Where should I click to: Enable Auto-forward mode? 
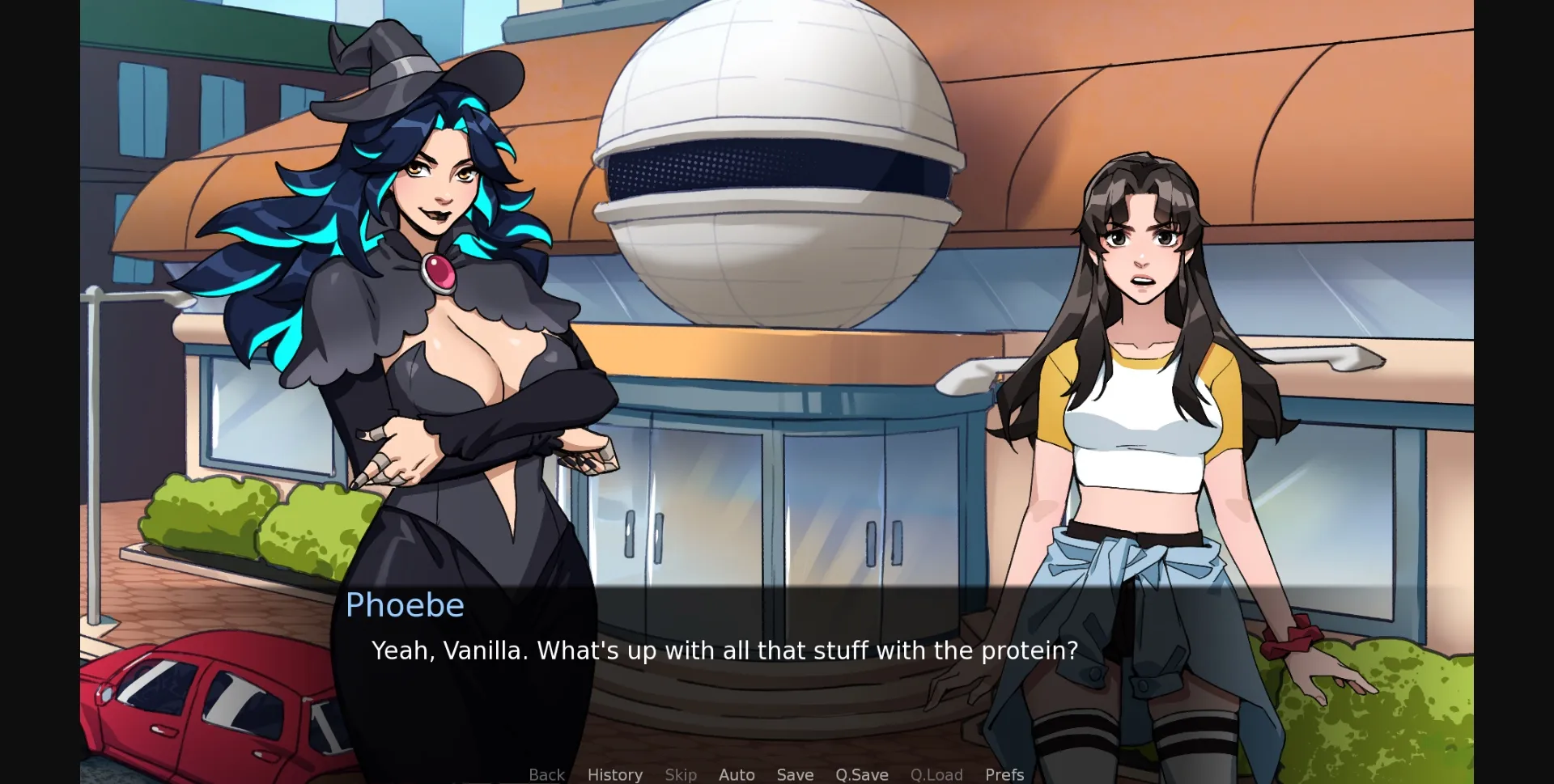736,774
